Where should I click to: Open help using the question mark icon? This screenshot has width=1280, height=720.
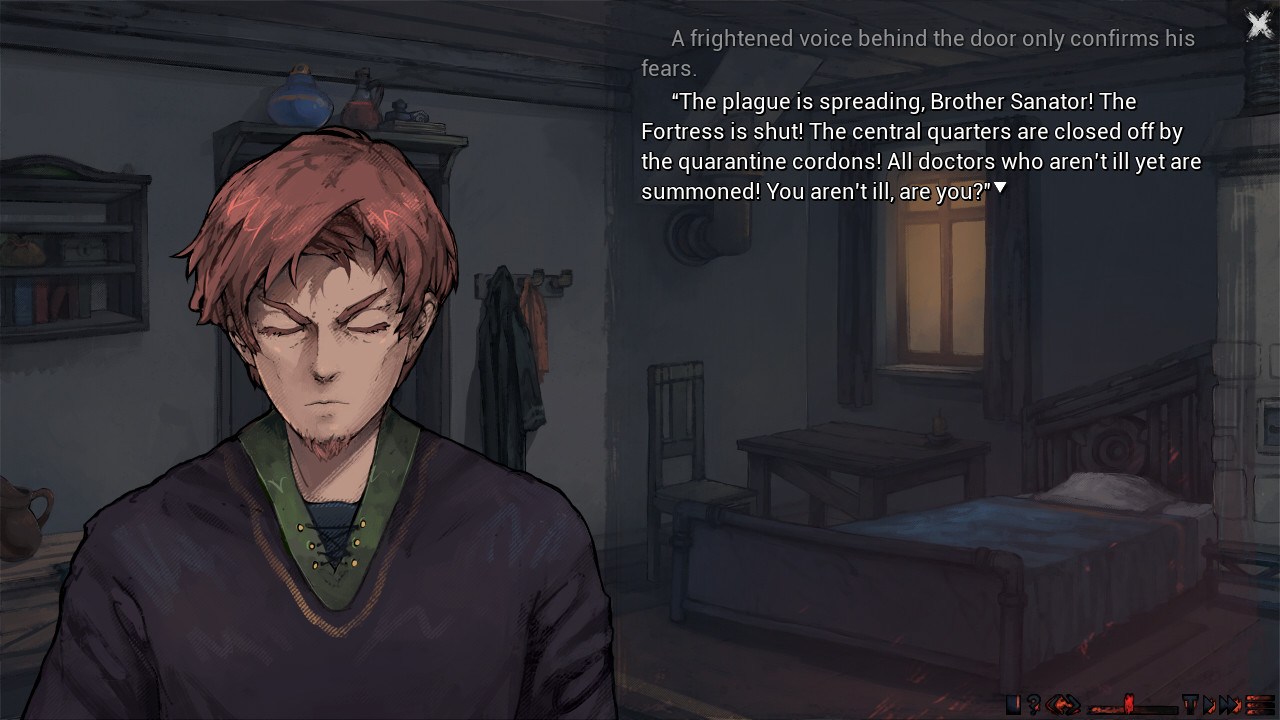1033,703
